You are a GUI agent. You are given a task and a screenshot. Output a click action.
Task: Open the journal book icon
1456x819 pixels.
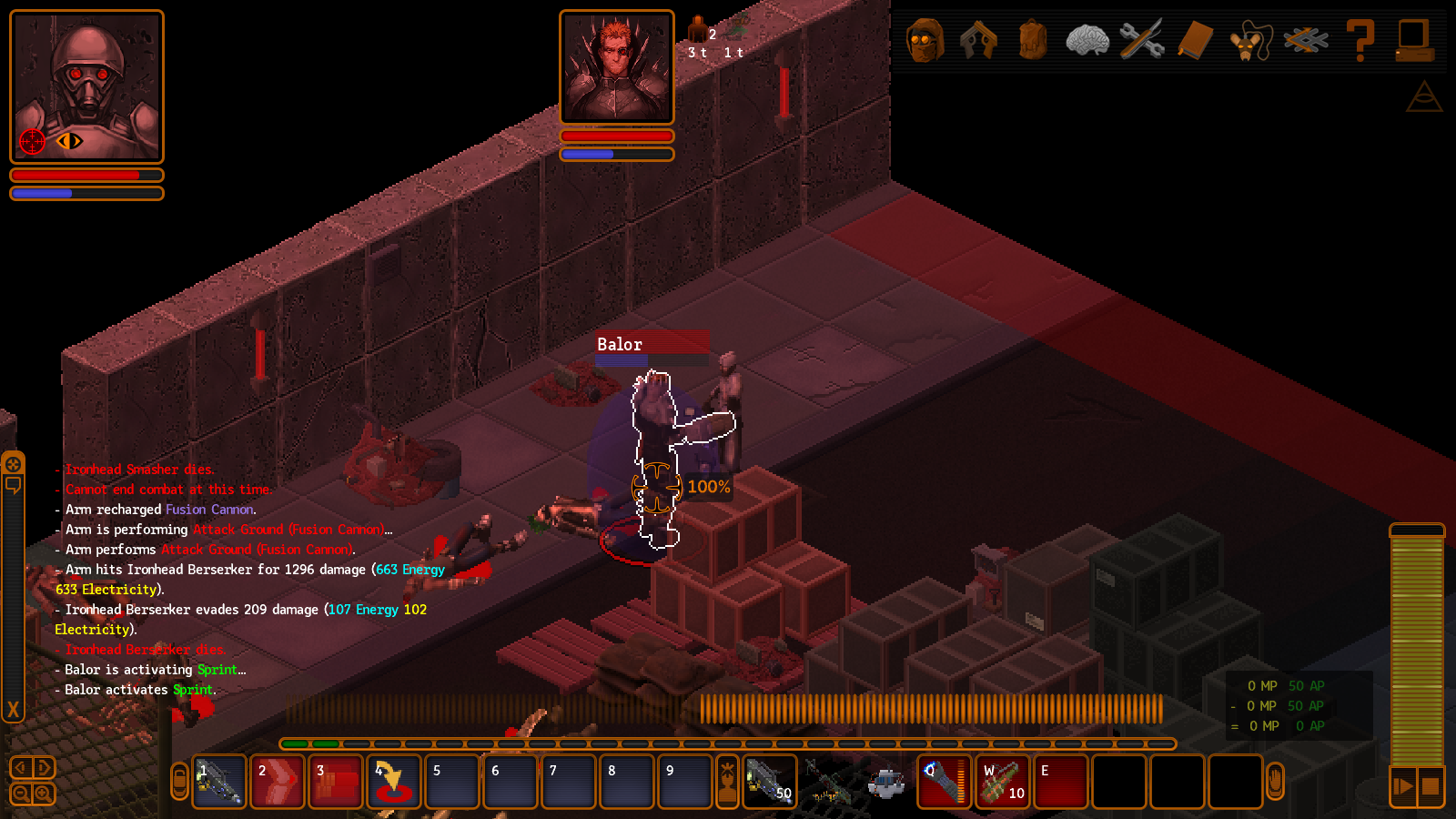[x=1196, y=41]
